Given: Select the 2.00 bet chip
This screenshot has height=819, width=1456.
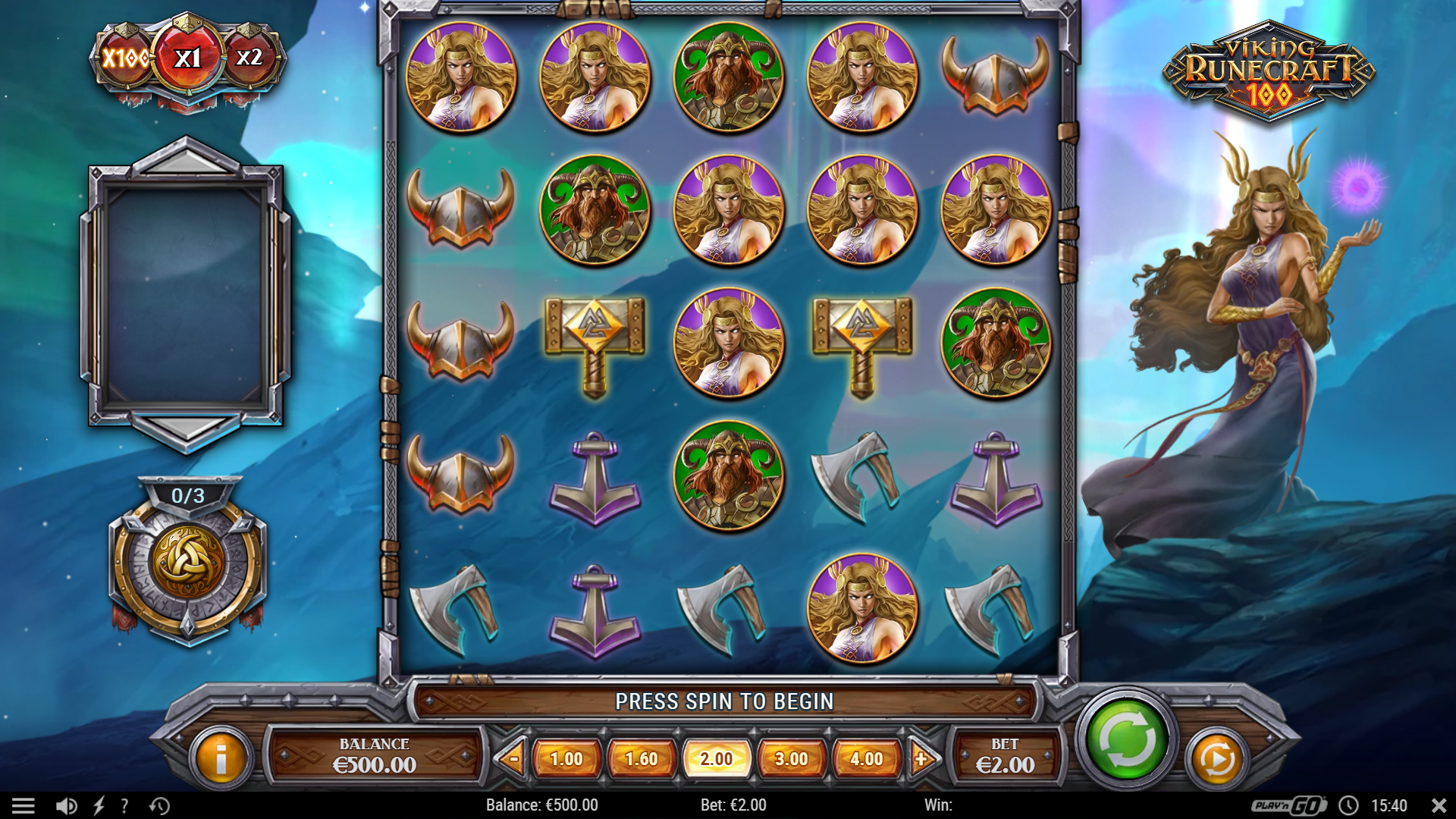Looking at the screenshot, I should 716,757.
